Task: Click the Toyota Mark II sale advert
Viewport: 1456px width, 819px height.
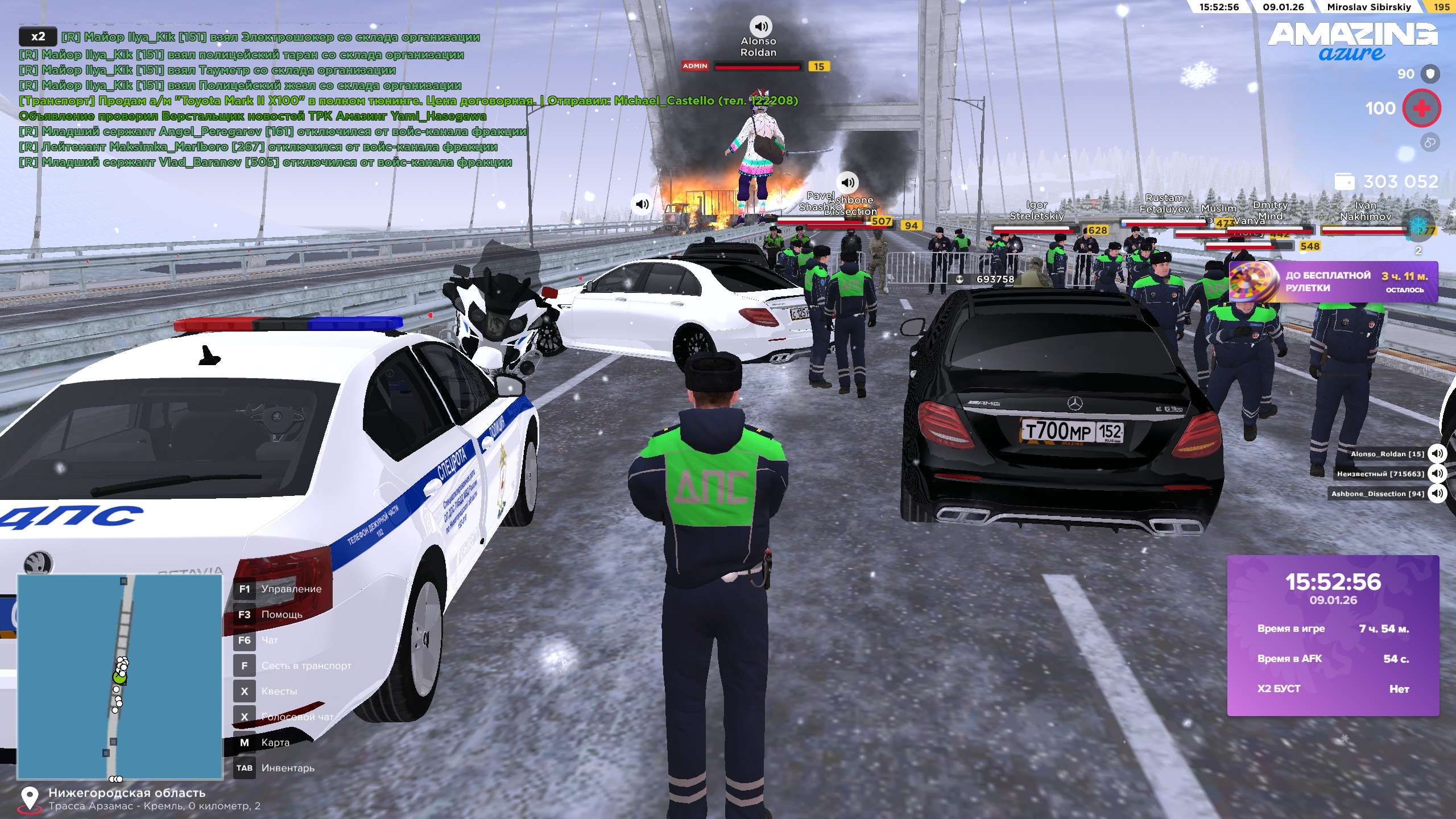Action: click(408, 101)
